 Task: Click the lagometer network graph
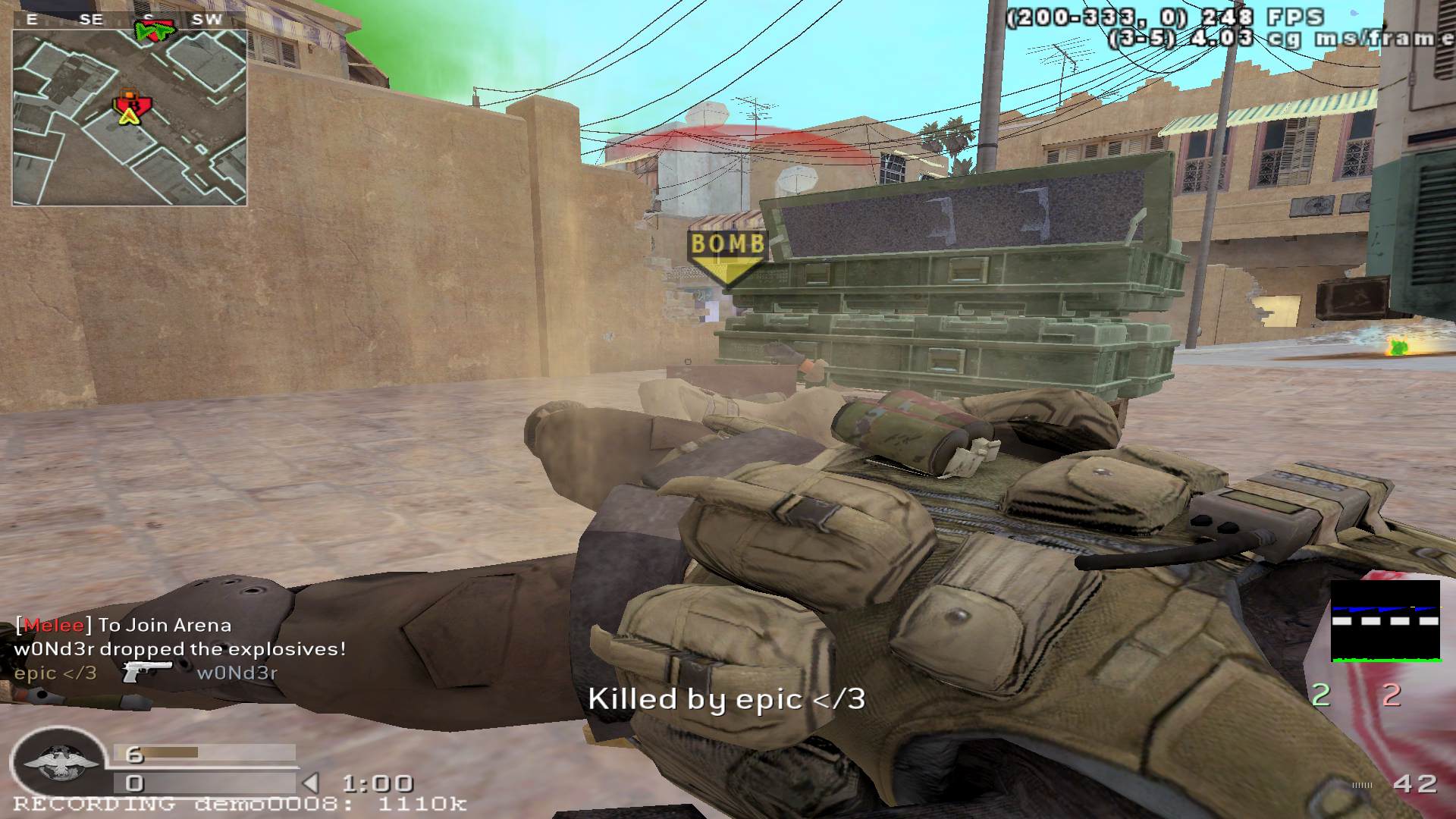coord(1385,621)
